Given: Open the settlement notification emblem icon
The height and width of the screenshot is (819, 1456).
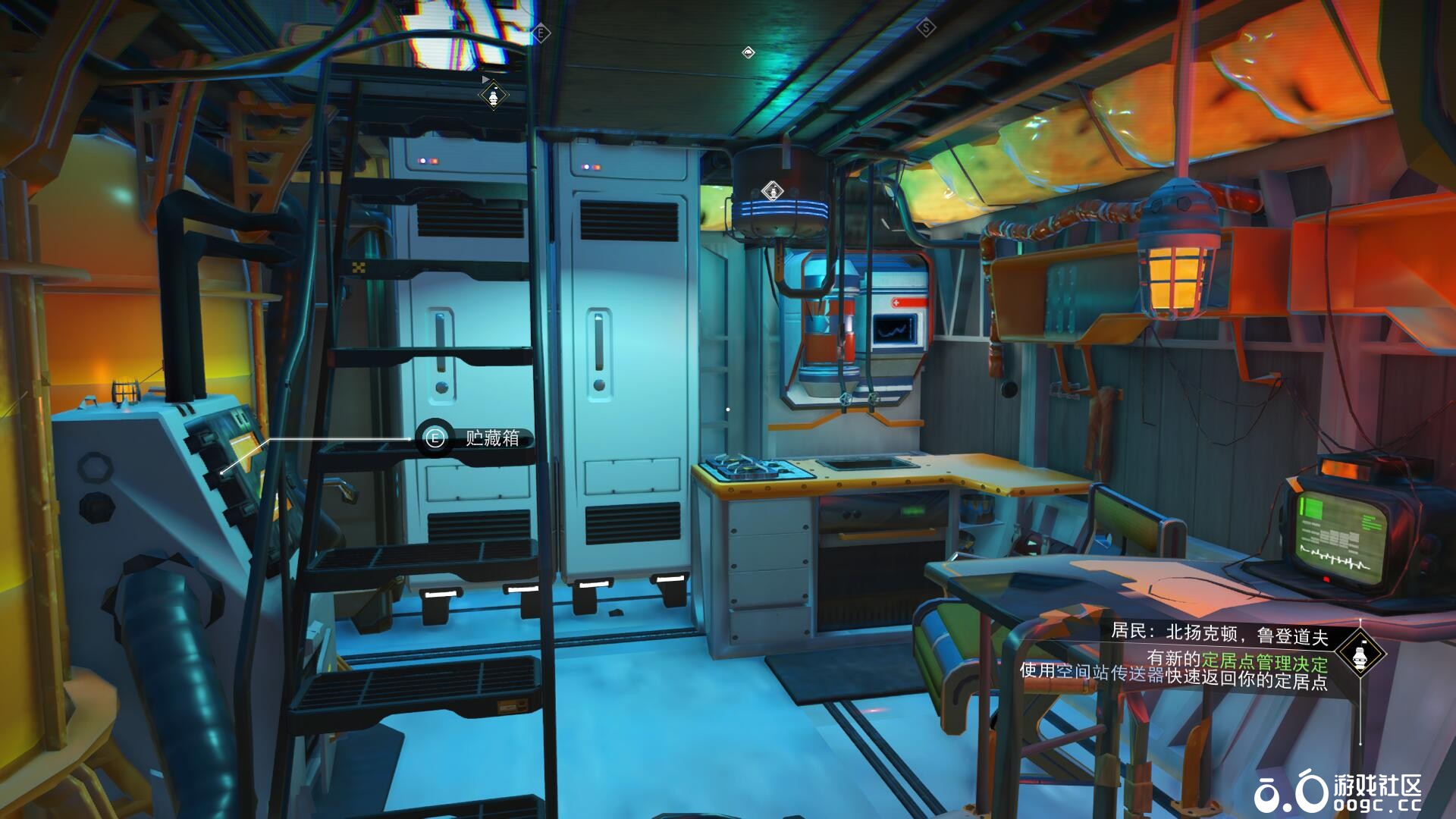Looking at the screenshot, I should coord(1360,655).
